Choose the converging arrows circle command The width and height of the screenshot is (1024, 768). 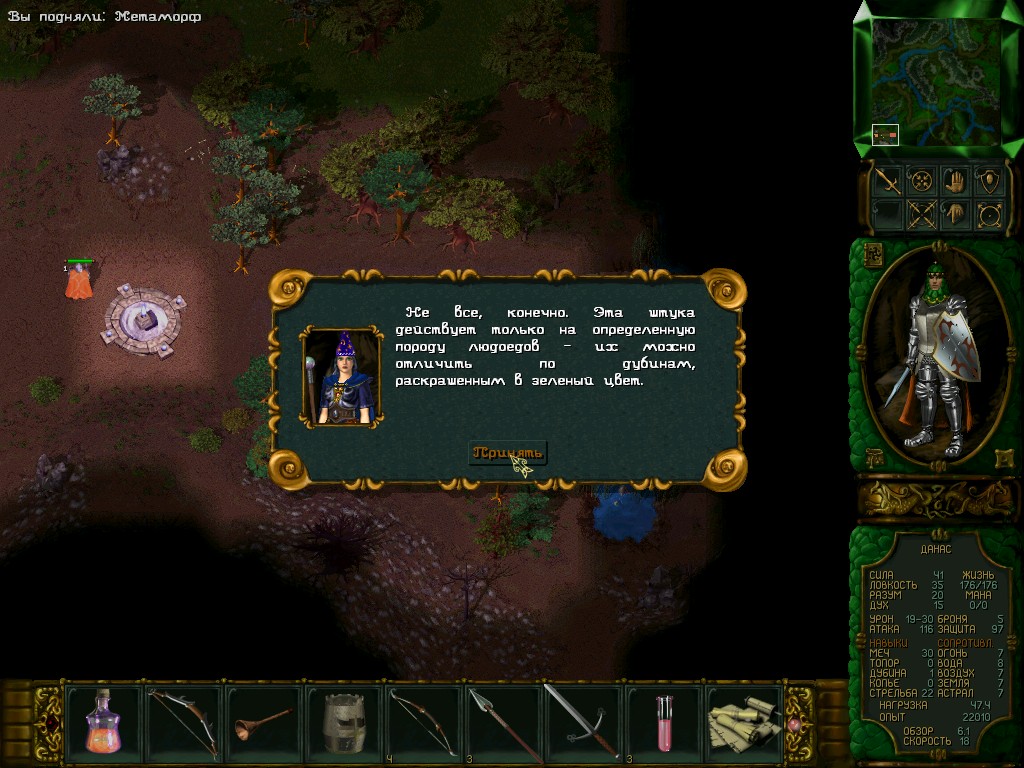click(x=921, y=181)
